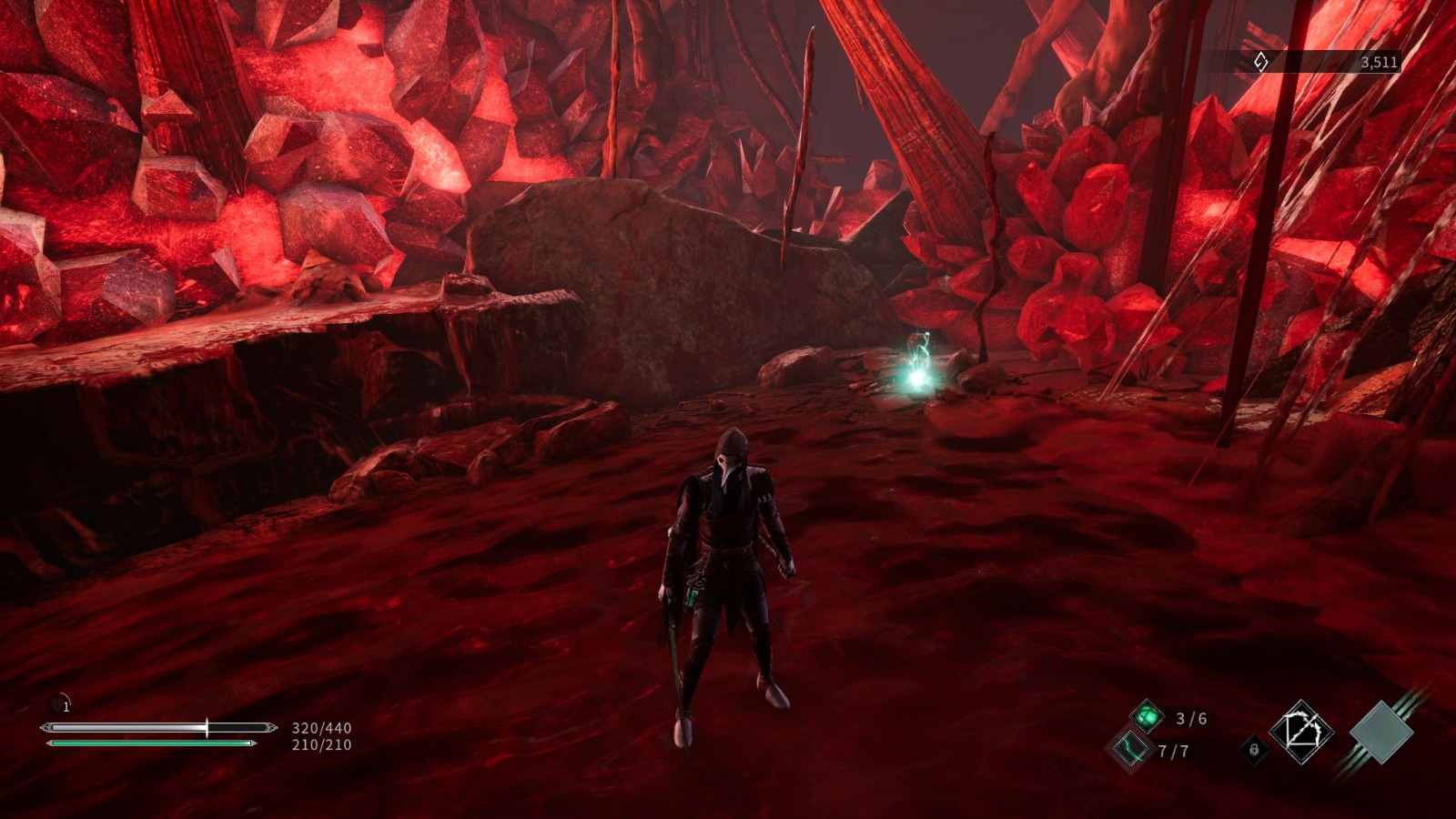Click the 7/7 counter text beside the feather icon
The width and height of the screenshot is (1456, 819).
pos(1173,750)
